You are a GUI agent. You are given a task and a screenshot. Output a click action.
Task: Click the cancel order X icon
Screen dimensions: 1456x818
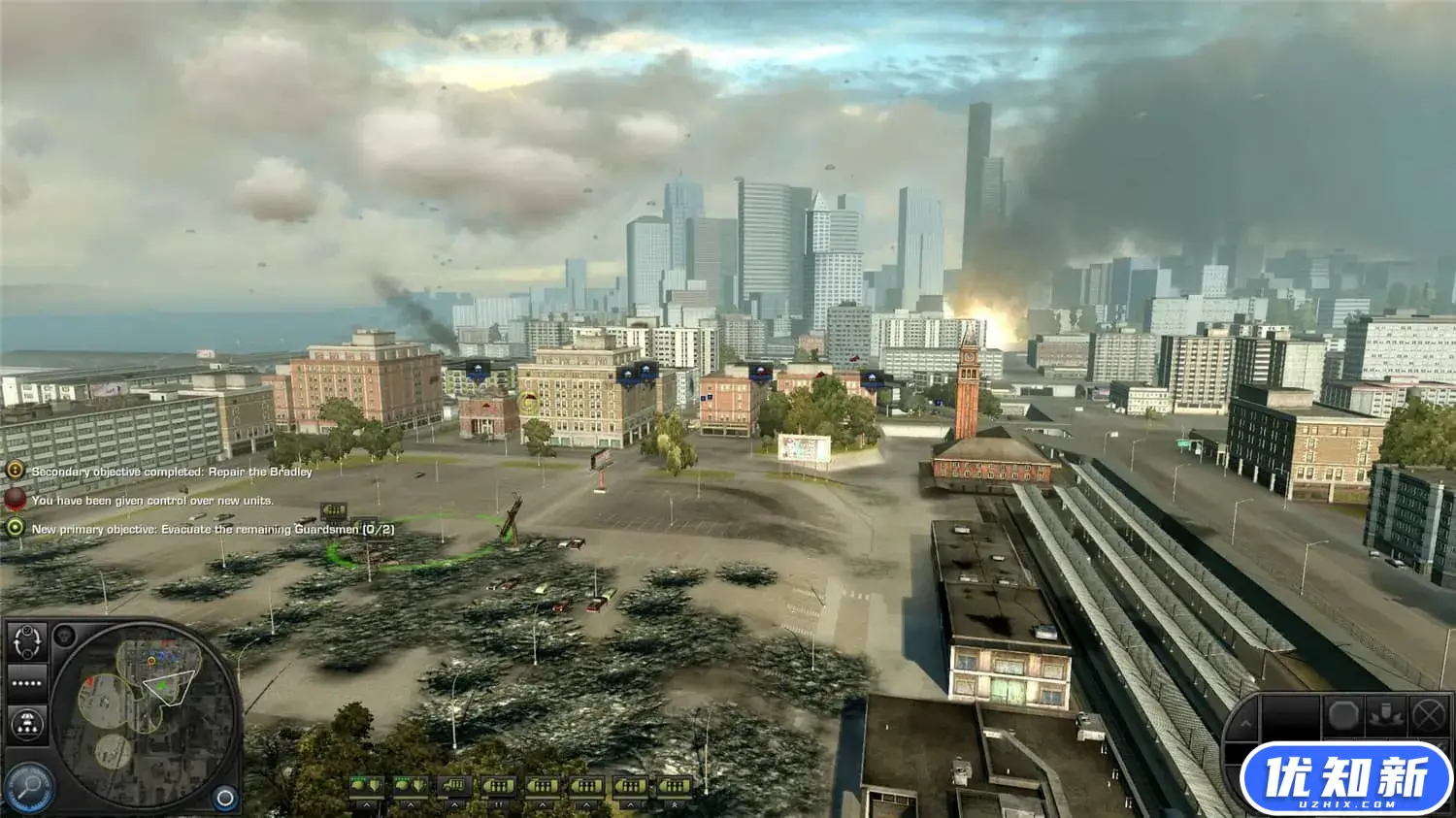coord(1428,714)
